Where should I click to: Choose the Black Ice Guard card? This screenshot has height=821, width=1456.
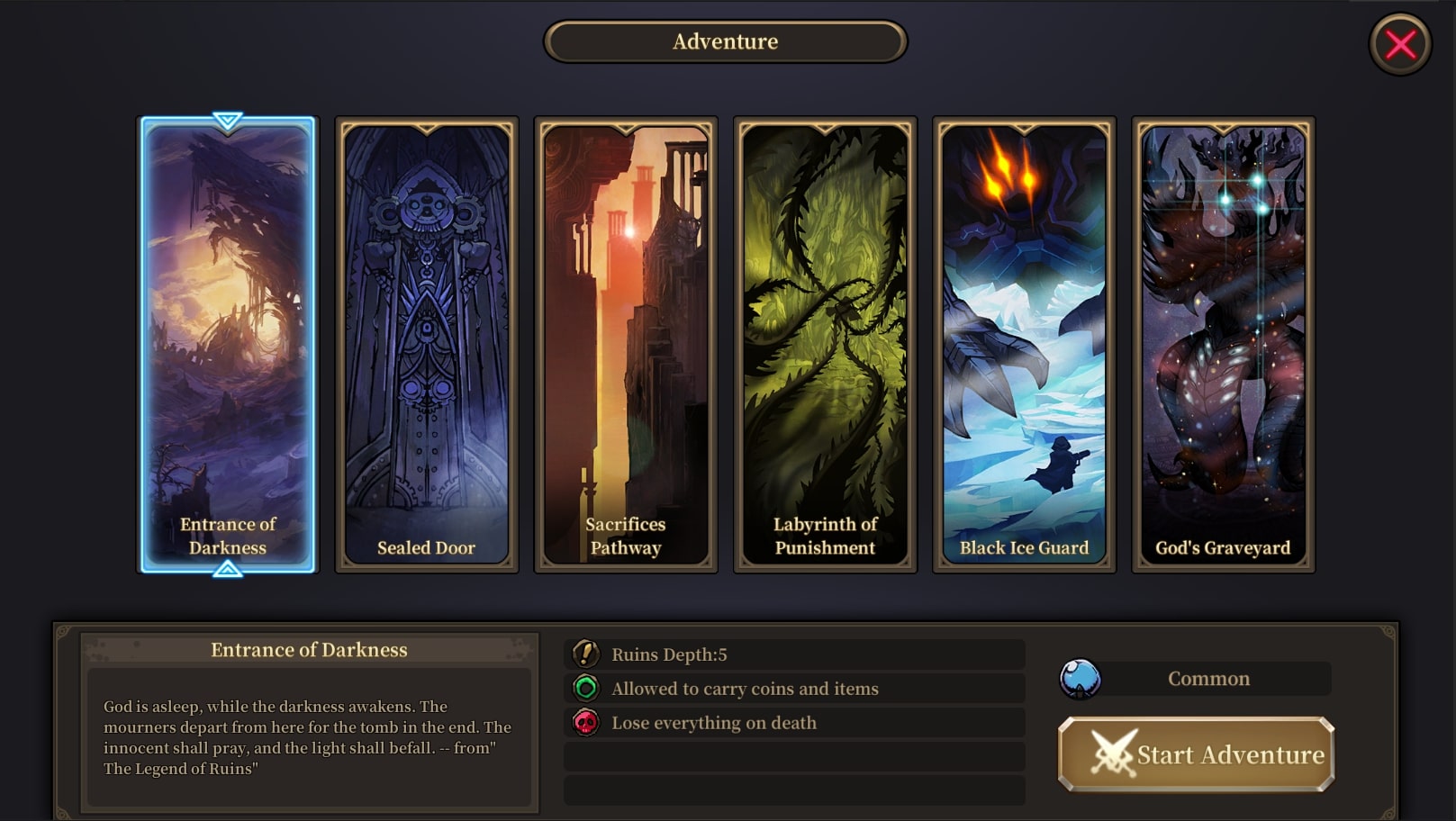pos(1024,345)
